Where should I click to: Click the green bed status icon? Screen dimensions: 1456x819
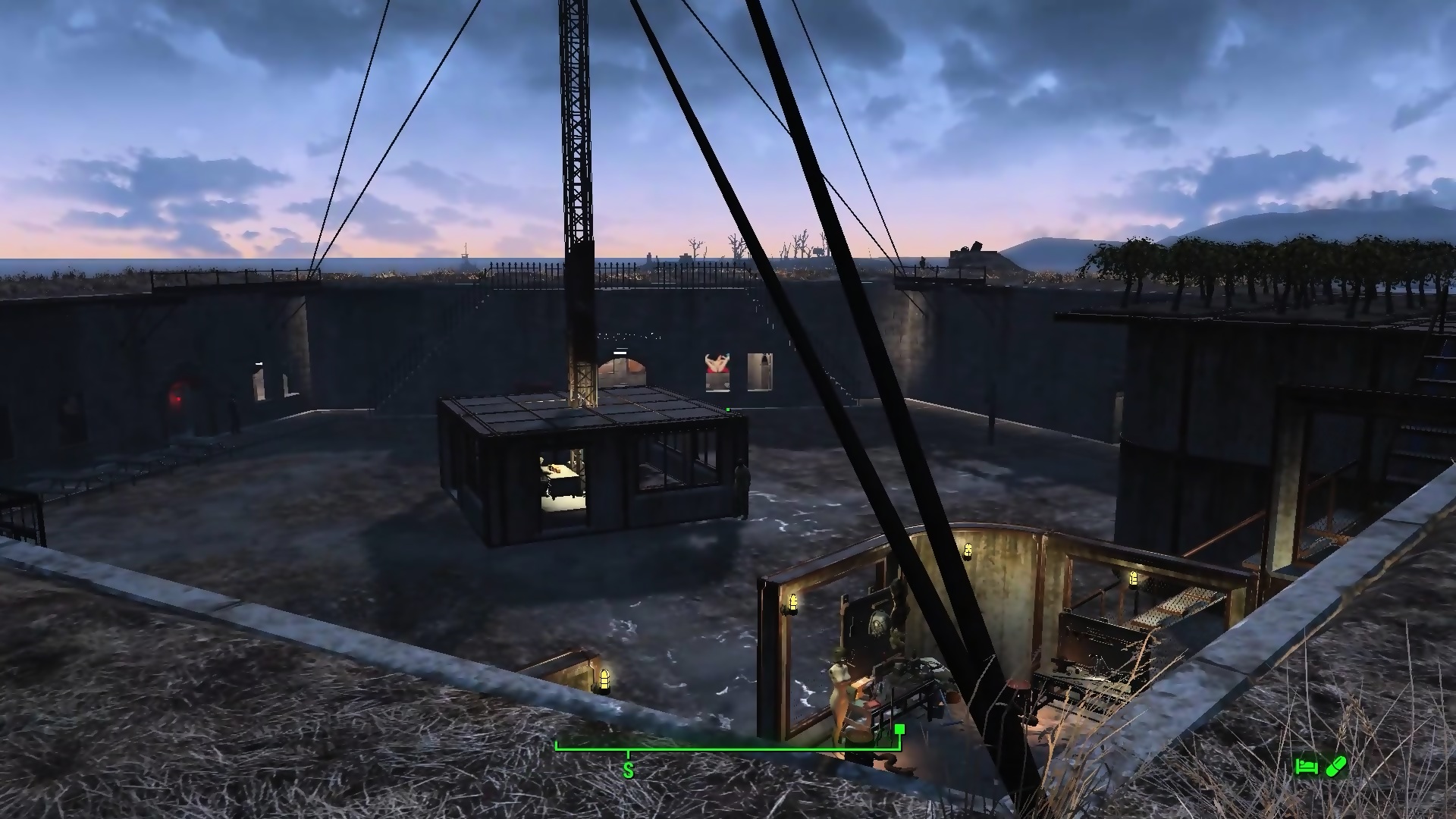pyautogui.click(x=1306, y=767)
